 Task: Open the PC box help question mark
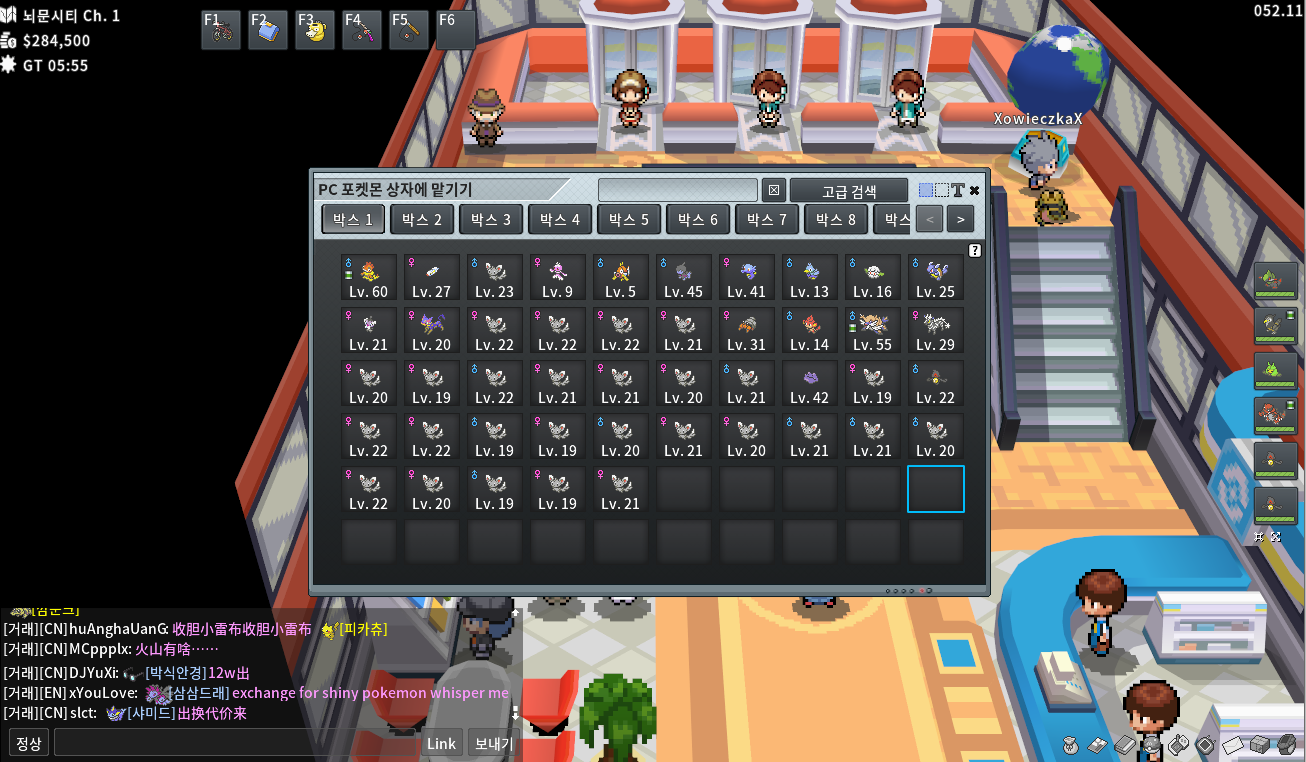(975, 251)
